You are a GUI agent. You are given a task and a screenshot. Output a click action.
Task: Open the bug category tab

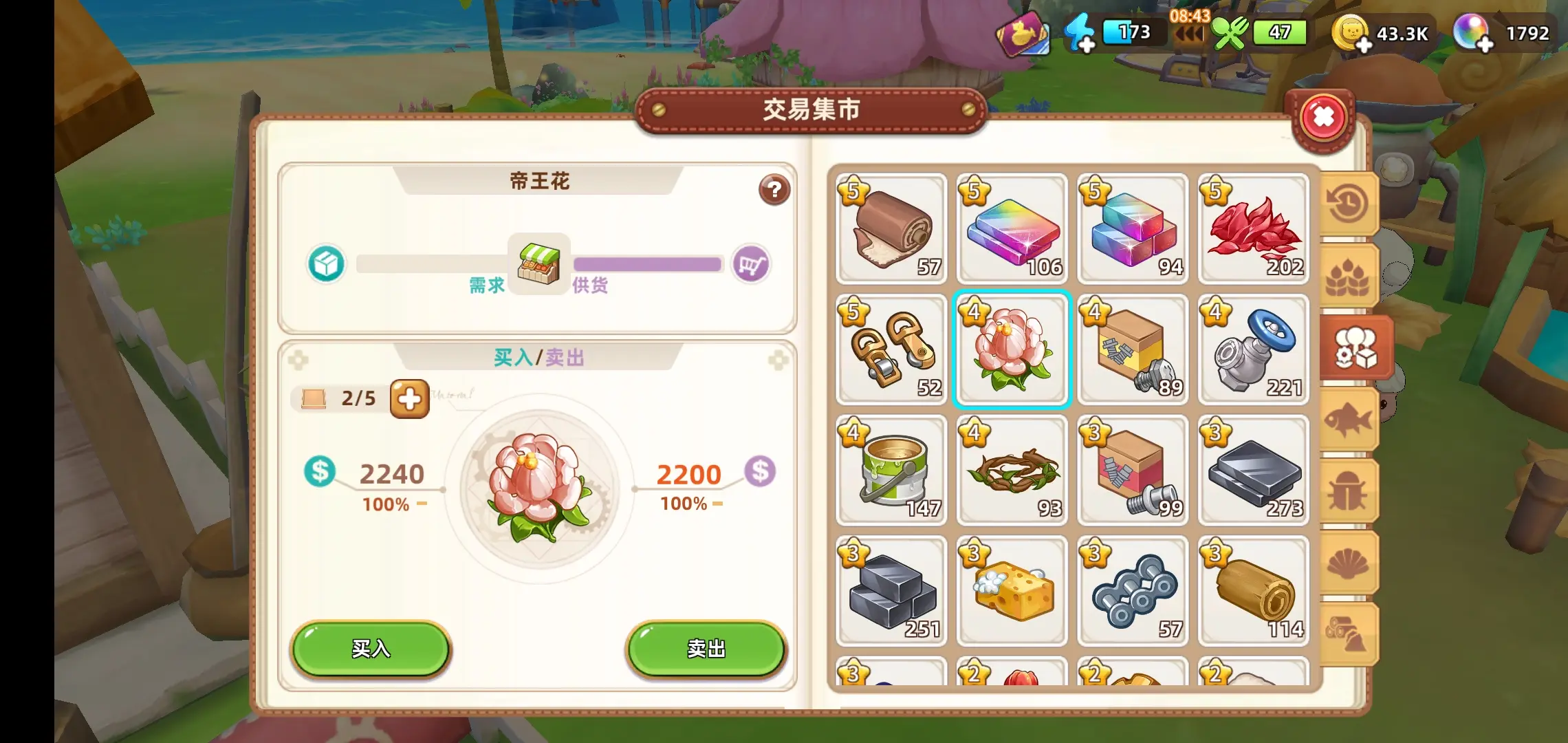1348,491
